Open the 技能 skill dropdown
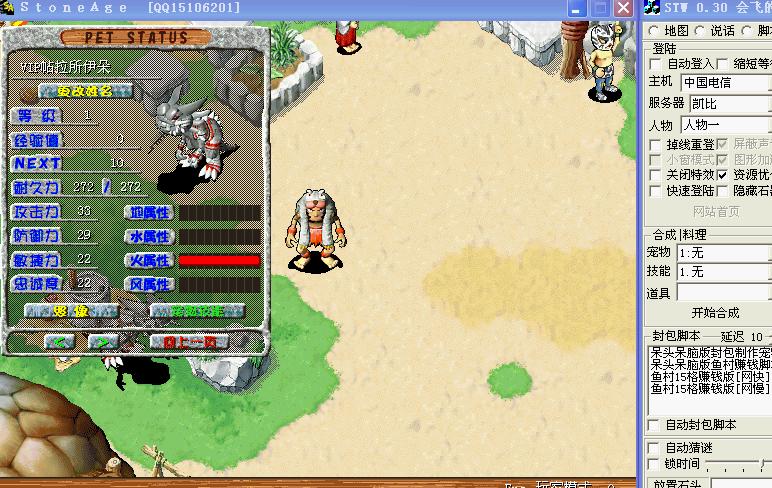Viewport: 772px width, 488px height. (723, 272)
